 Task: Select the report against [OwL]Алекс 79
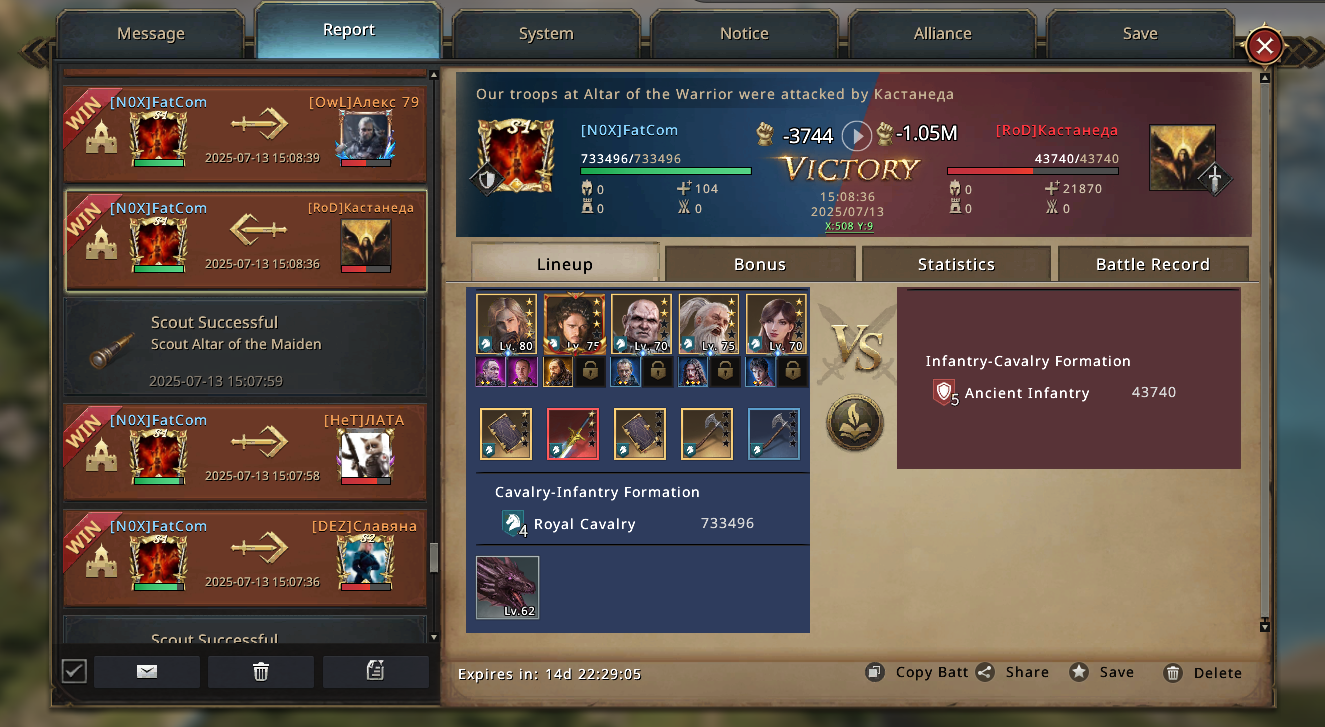(x=245, y=135)
